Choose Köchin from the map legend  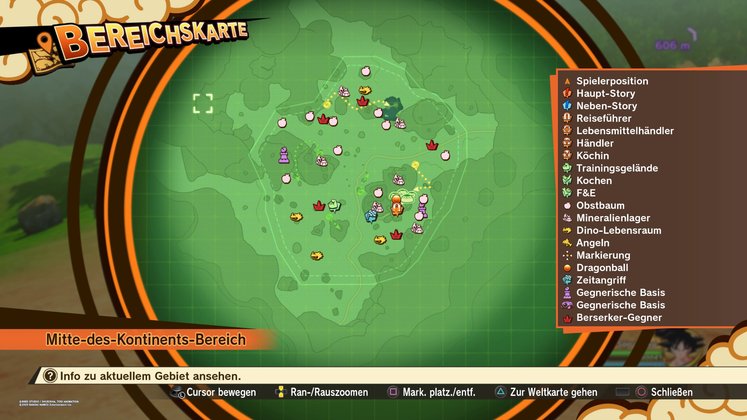tap(592, 156)
